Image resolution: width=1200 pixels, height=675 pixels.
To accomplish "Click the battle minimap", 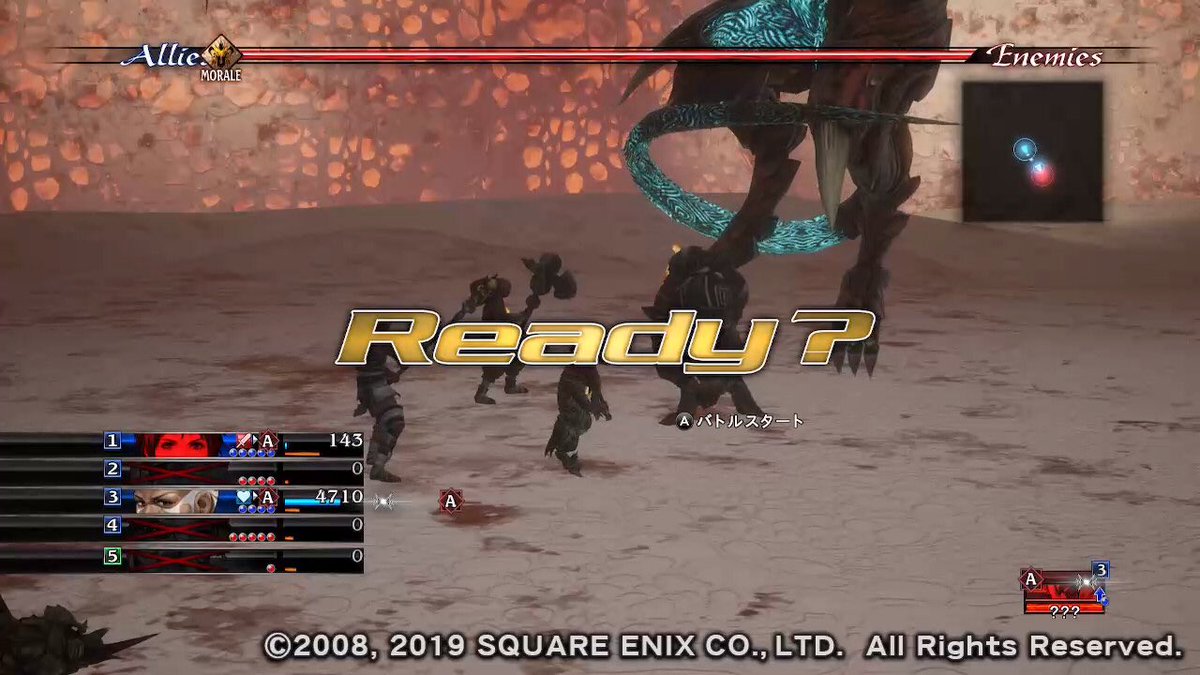I will click(1032, 152).
